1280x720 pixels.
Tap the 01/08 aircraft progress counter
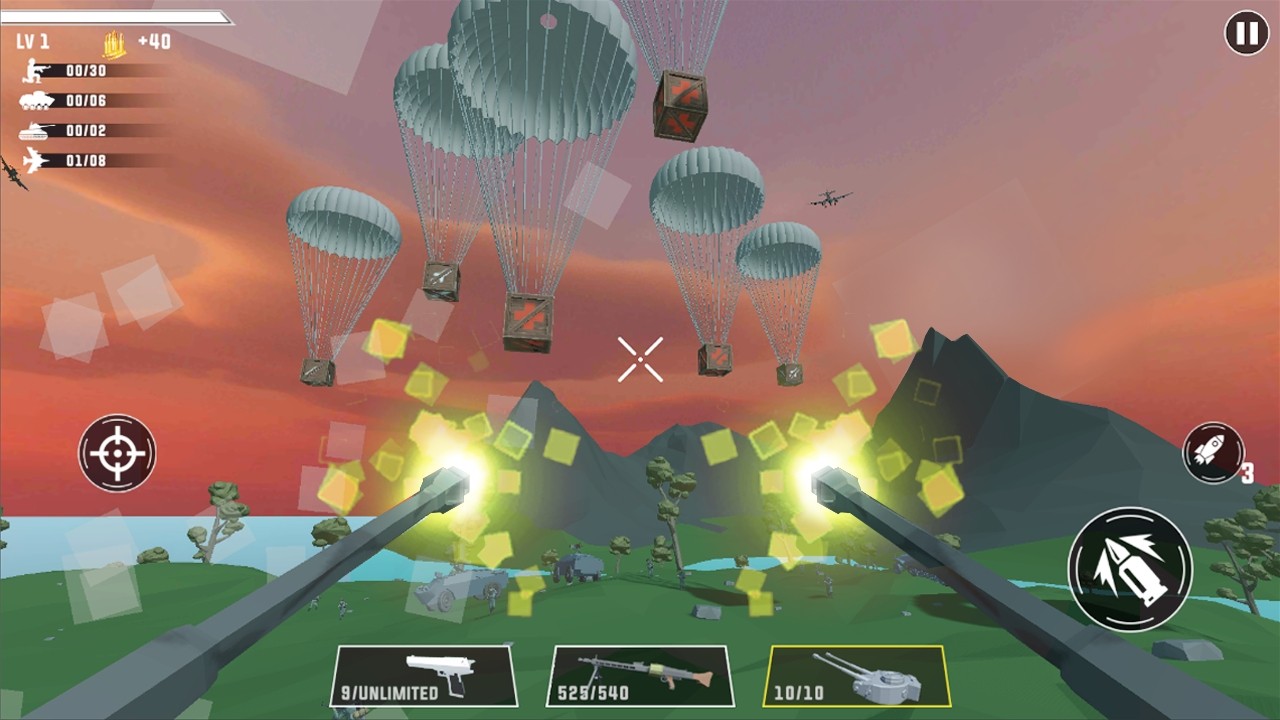point(86,160)
